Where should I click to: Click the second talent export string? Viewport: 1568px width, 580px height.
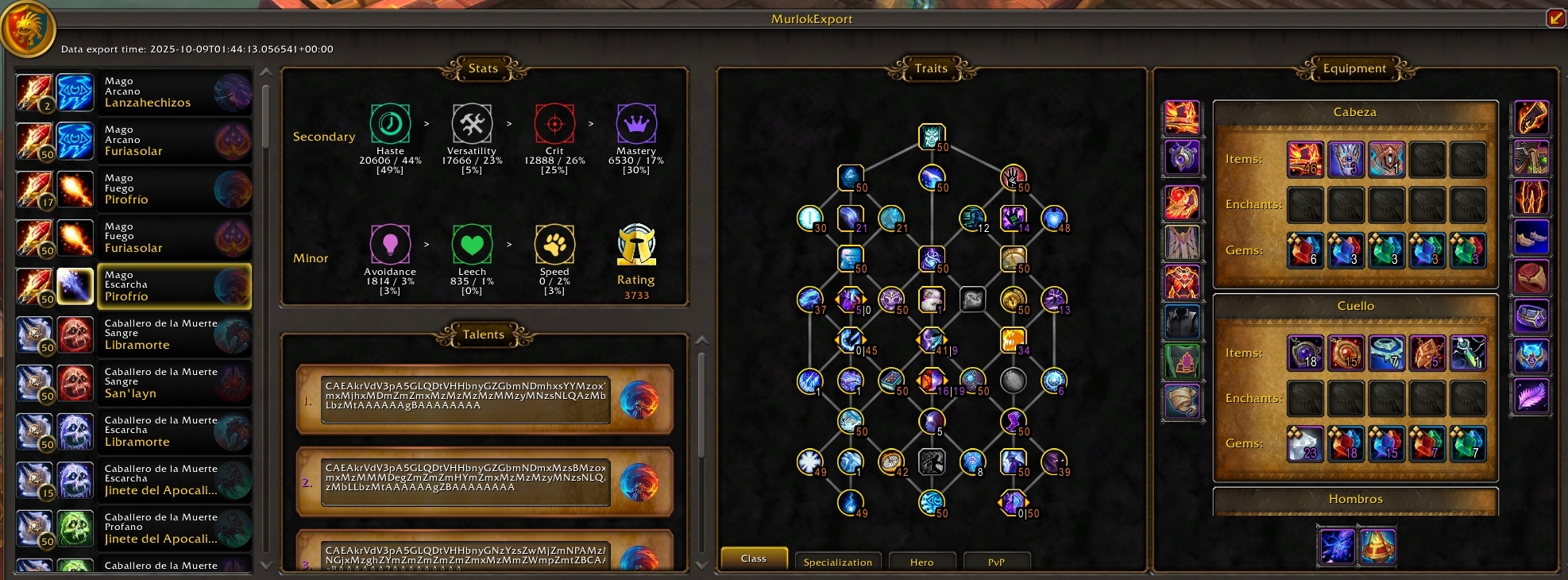(465, 478)
